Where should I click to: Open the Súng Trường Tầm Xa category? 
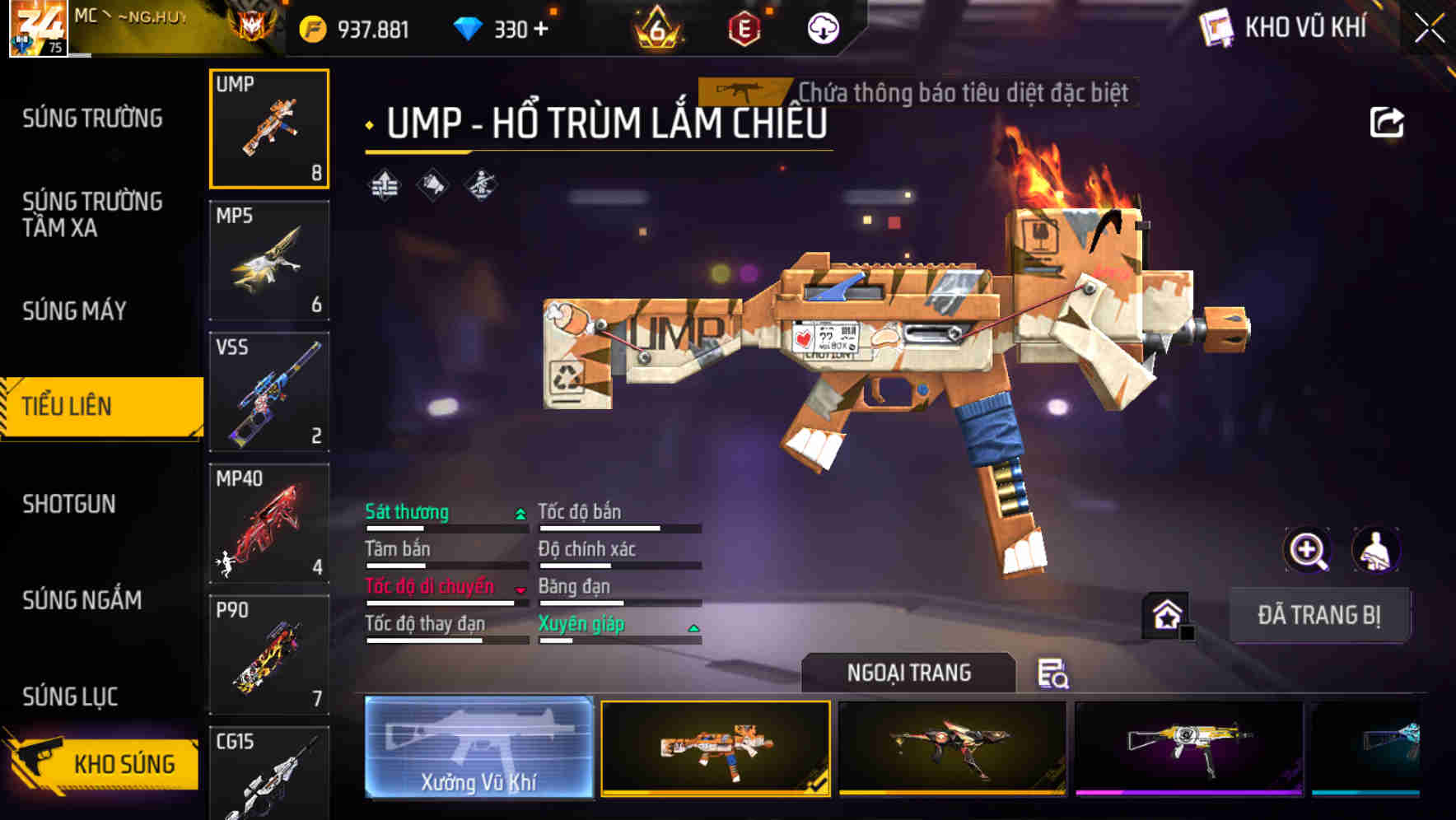(92, 214)
